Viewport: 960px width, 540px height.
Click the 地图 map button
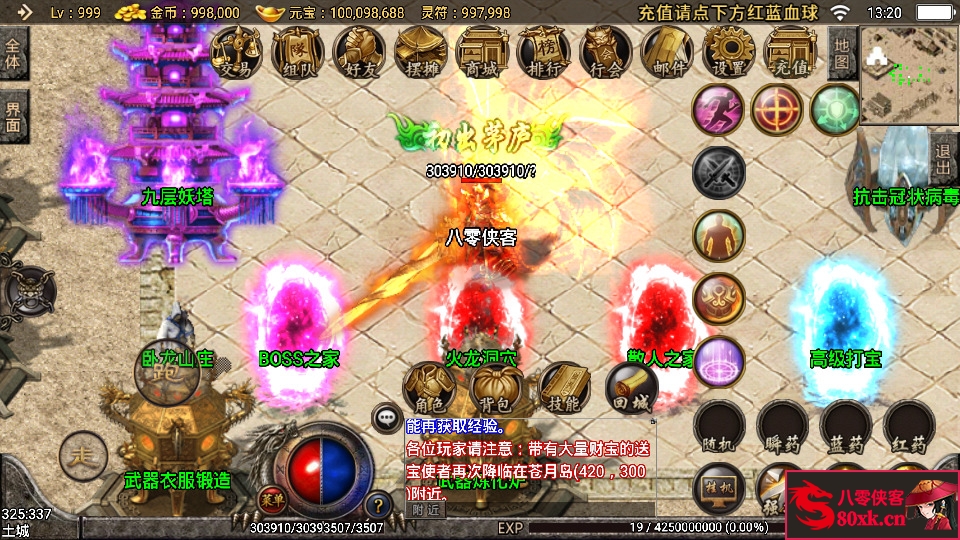(x=842, y=54)
